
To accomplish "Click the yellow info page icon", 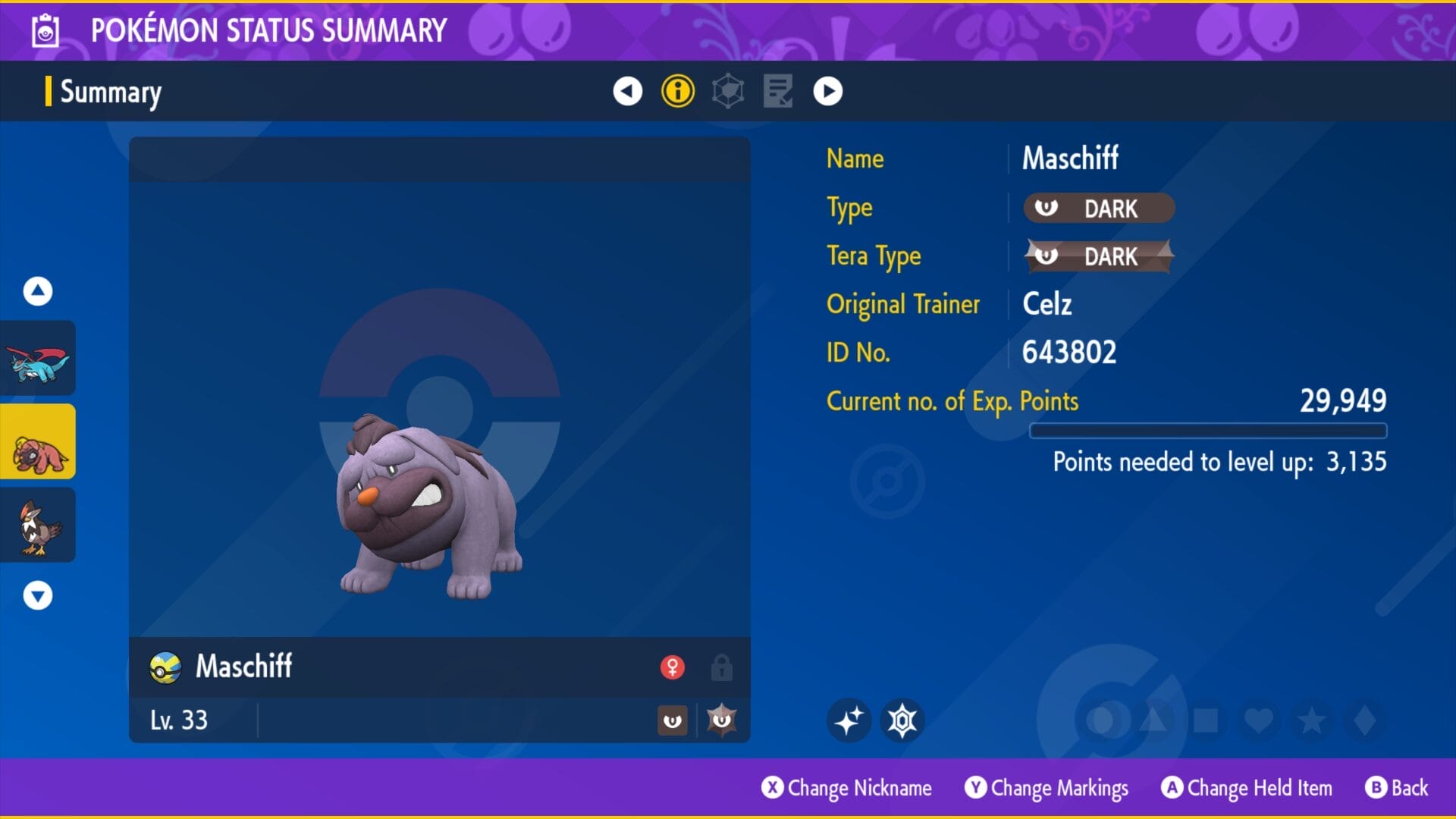I will pos(677,91).
